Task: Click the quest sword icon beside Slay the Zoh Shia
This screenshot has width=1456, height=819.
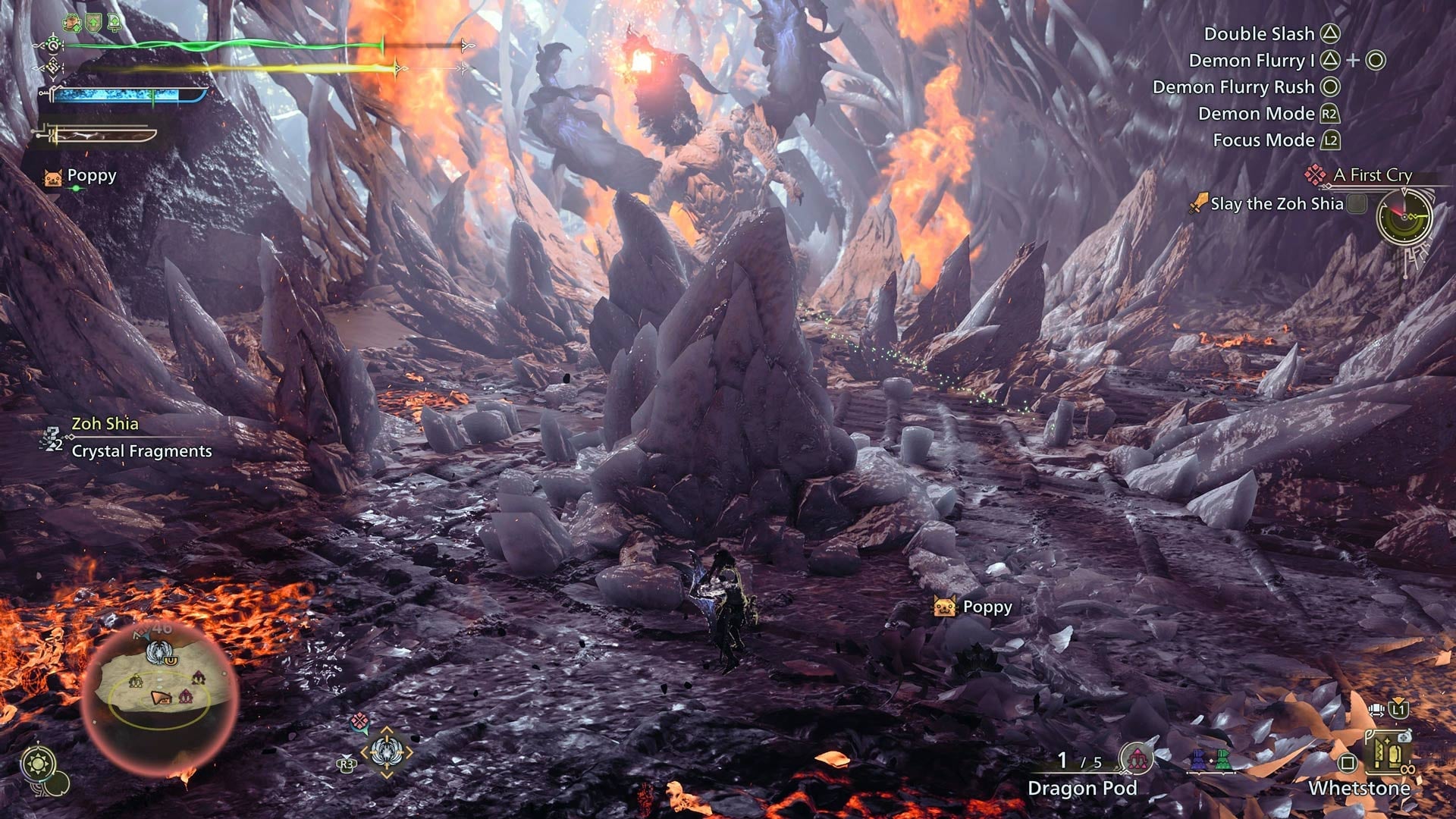Action: 1199,202
